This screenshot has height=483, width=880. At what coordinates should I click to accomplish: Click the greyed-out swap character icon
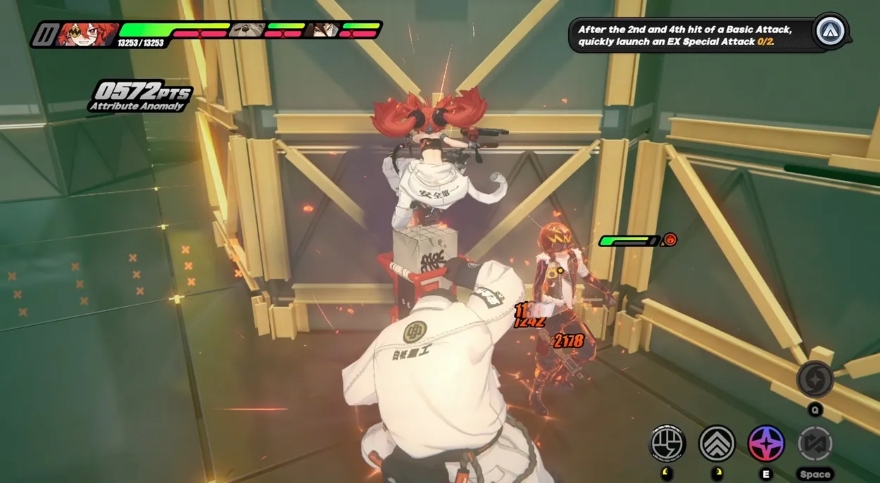[x=815, y=443]
